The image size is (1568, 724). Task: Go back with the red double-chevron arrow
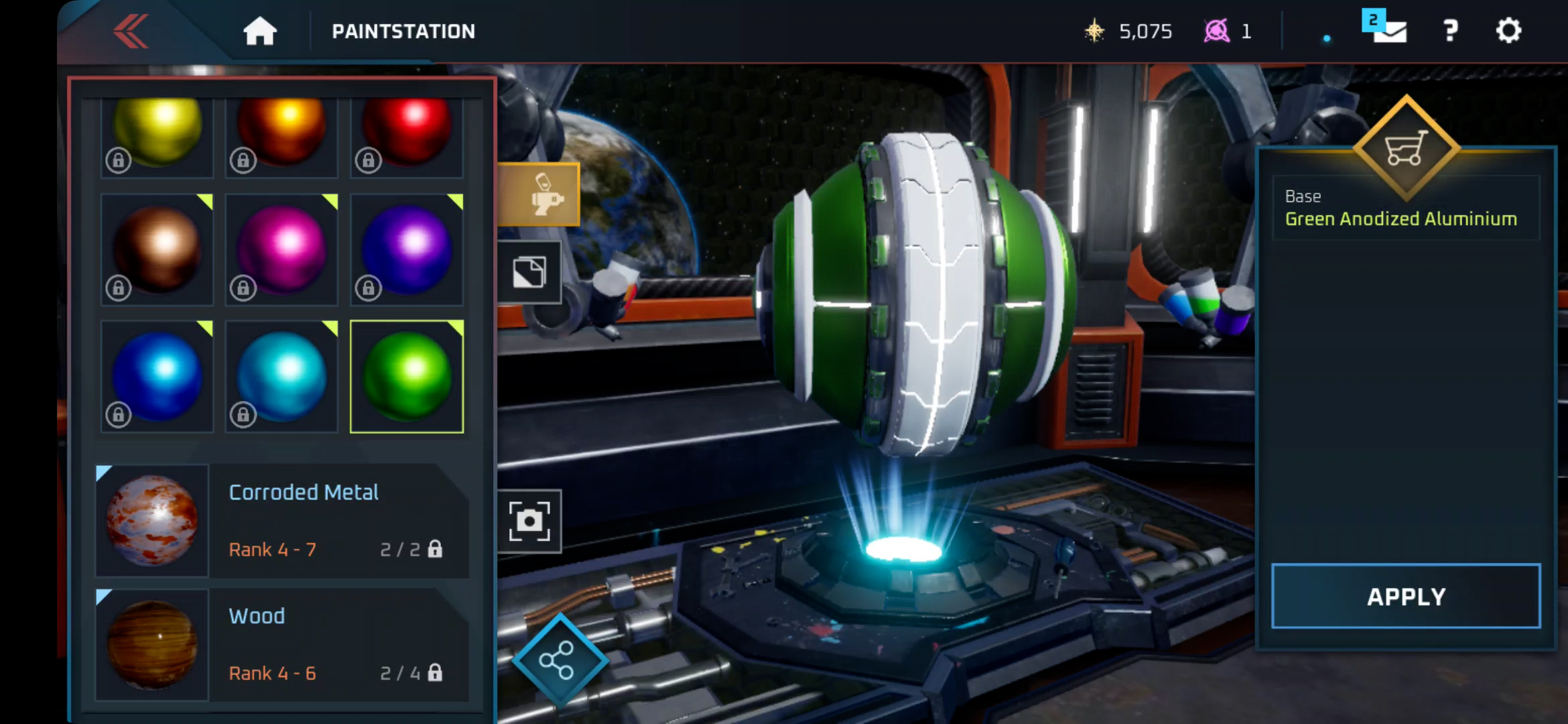click(131, 32)
